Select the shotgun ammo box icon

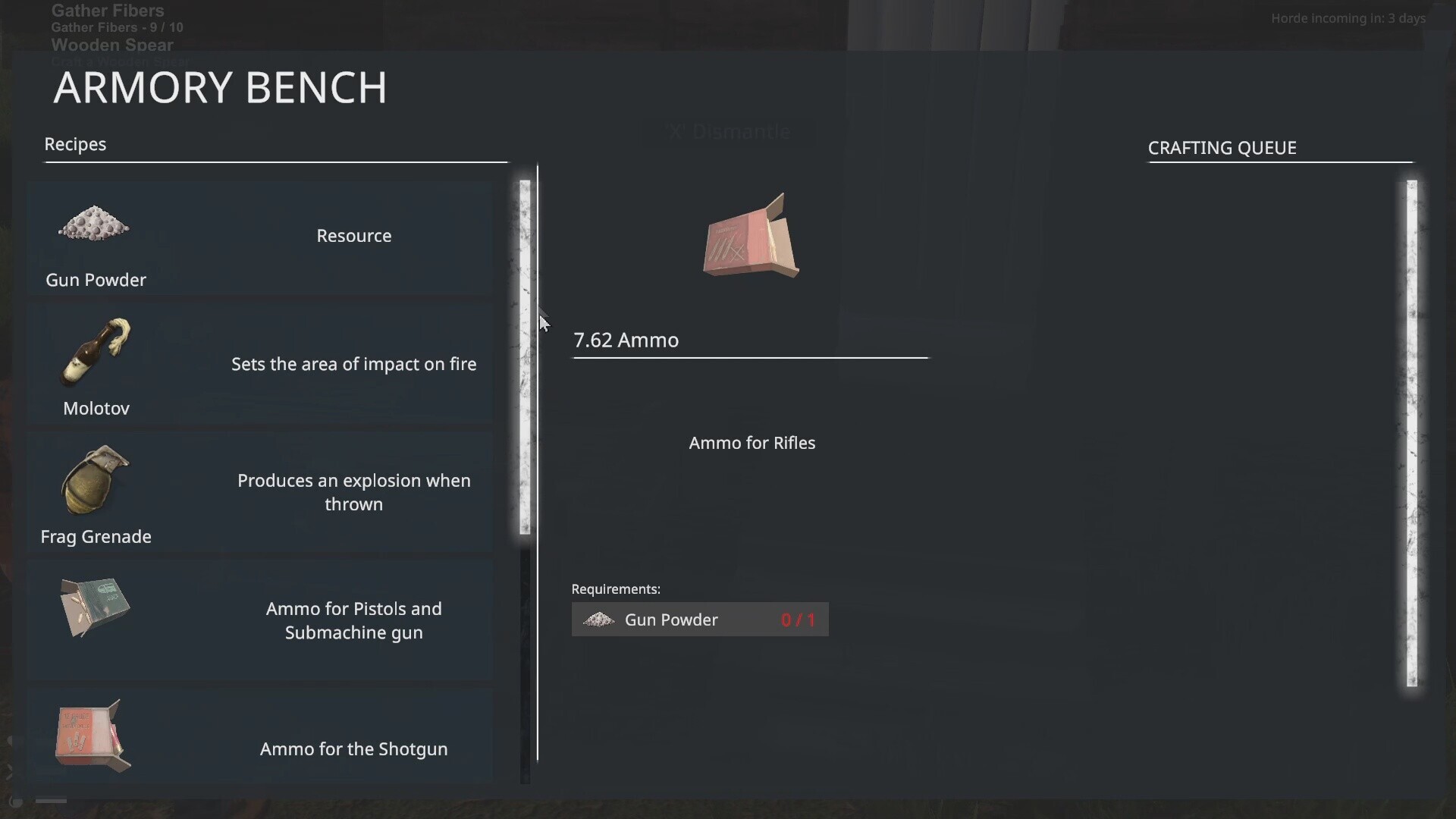pos(93,734)
